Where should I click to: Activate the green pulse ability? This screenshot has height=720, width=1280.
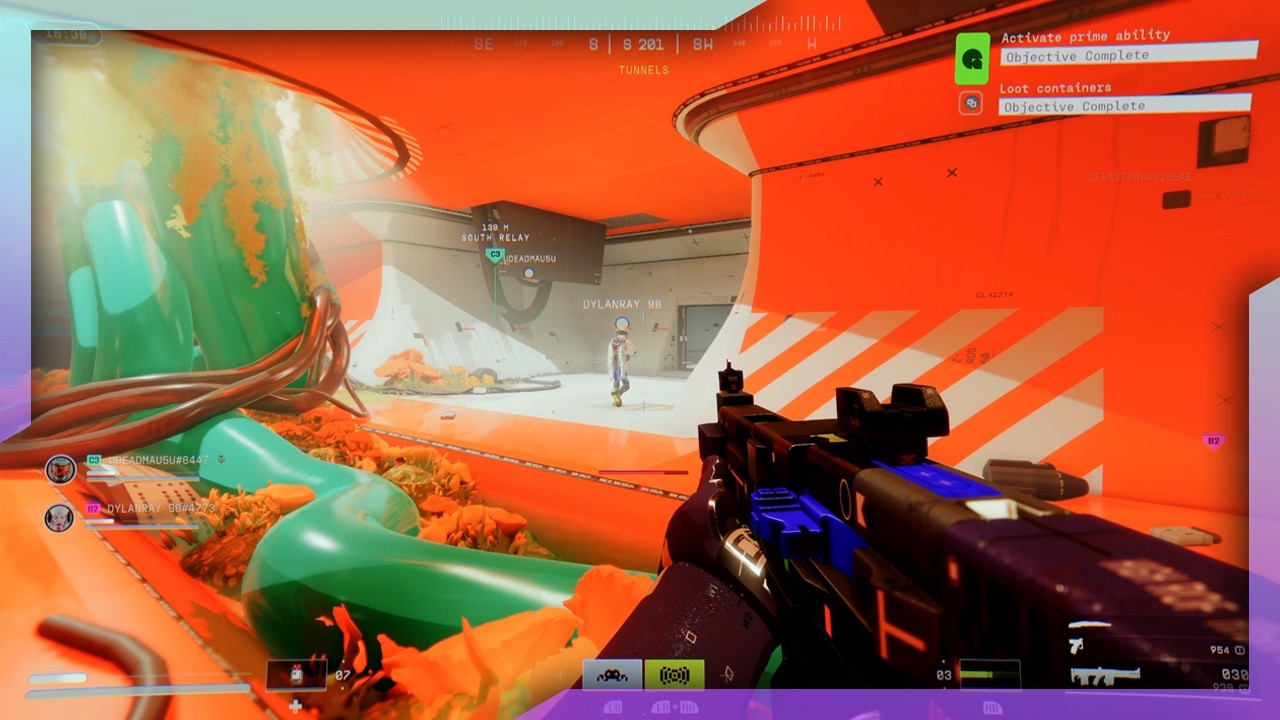(x=675, y=675)
